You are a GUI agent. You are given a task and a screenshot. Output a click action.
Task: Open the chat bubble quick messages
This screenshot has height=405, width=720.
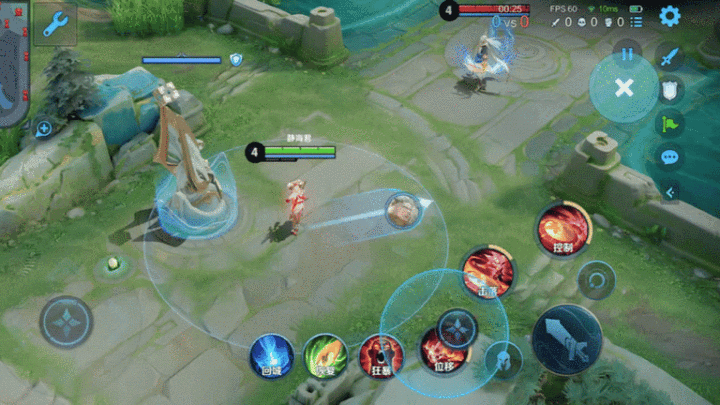coord(670,157)
